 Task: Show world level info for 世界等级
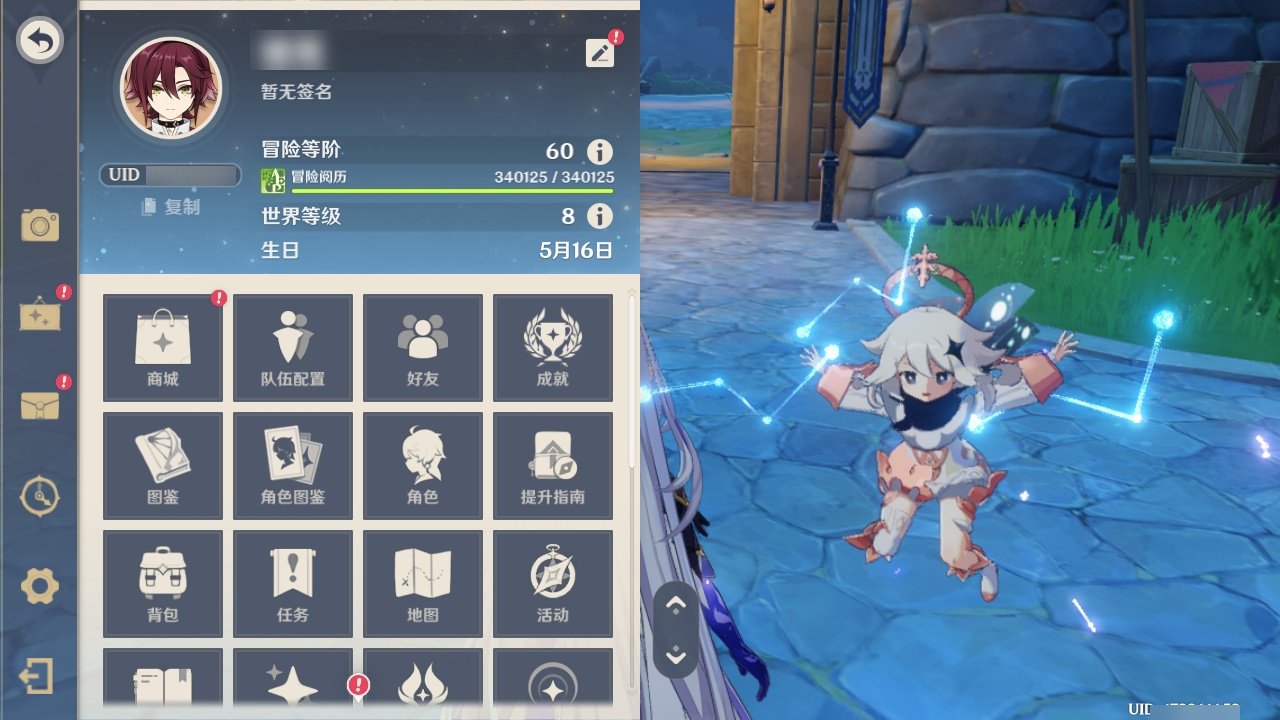point(599,216)
